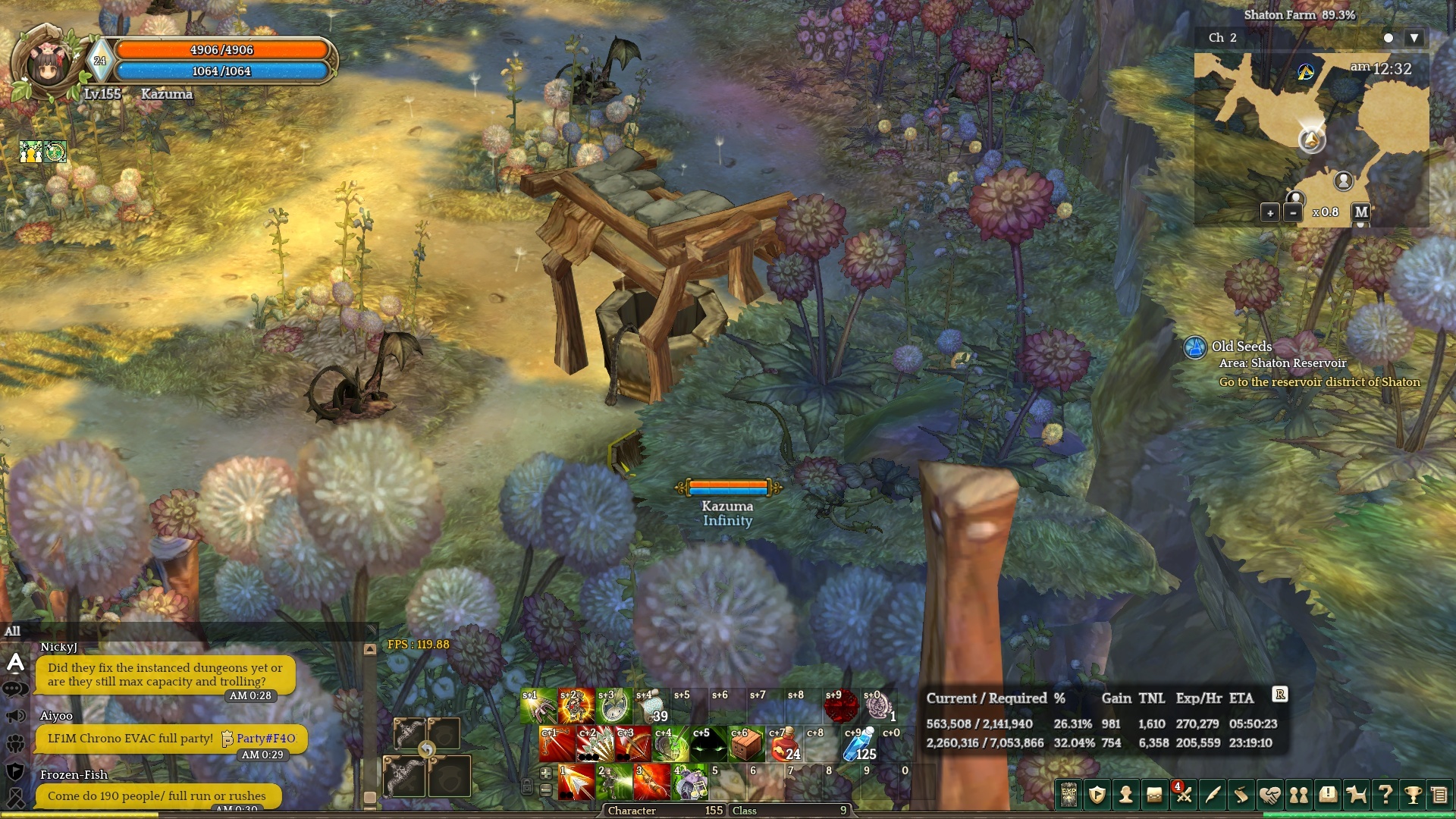Activate the wooden crate skill icon
This screenshot has width=1456, height=819.
coord(746,745)
